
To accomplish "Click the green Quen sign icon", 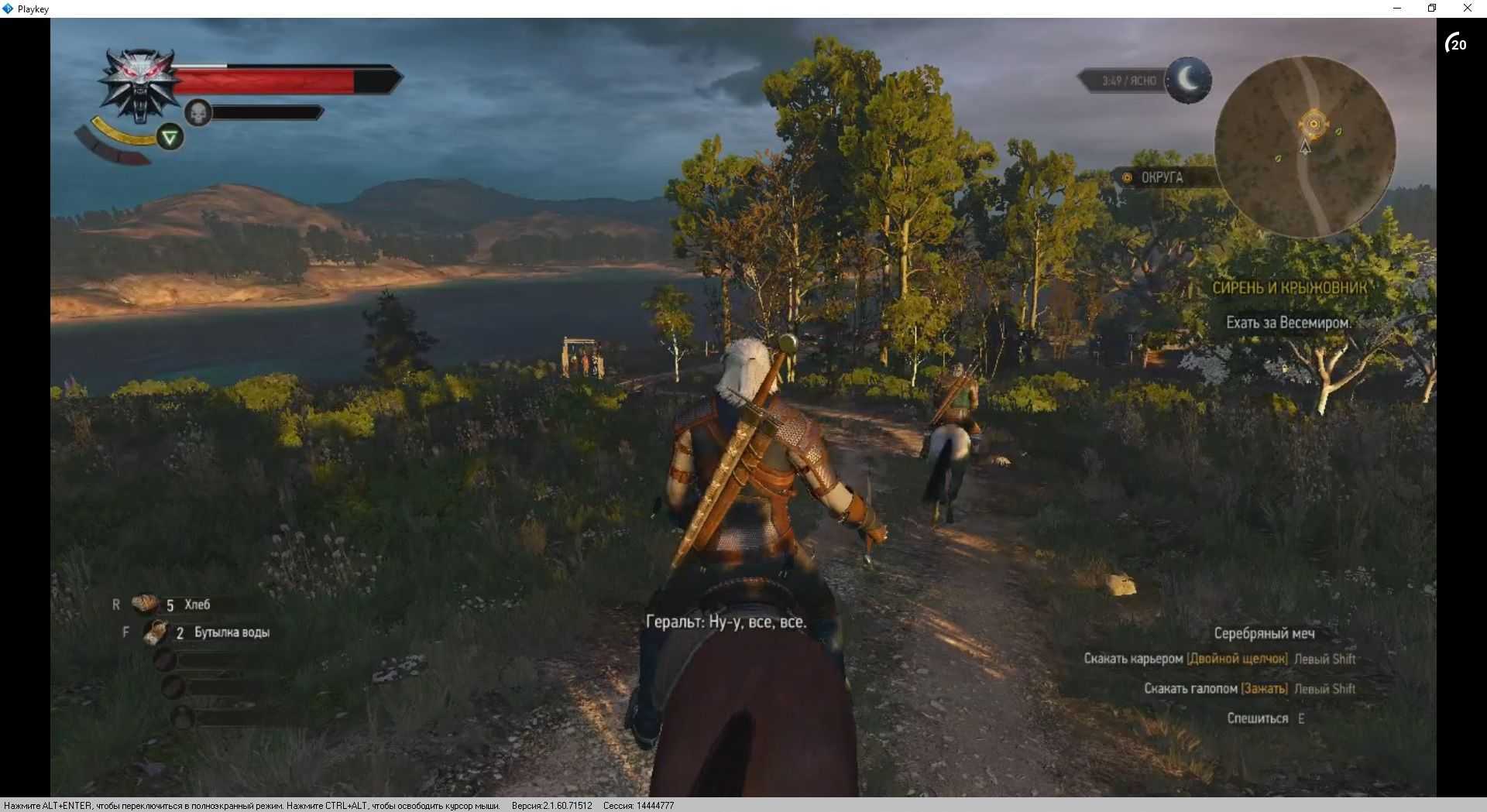I will (170, 138).
